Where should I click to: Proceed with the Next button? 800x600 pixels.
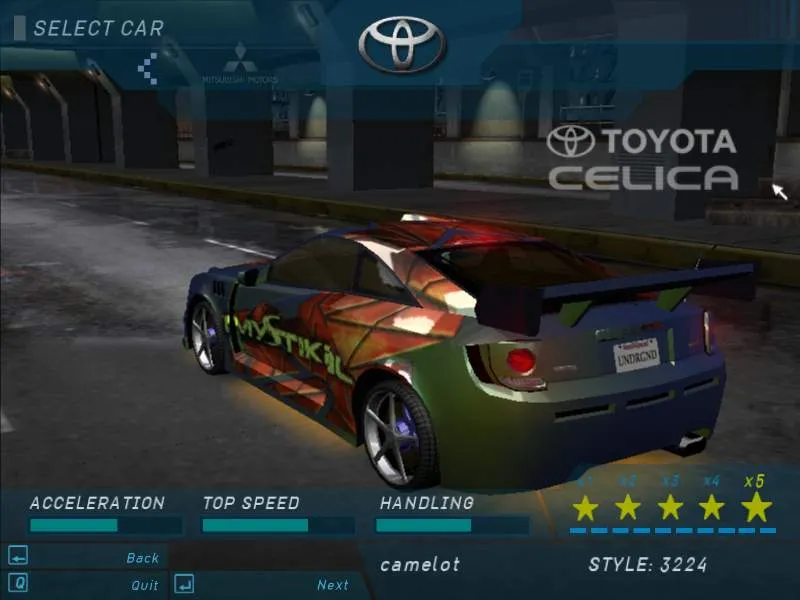click(332, 585)
